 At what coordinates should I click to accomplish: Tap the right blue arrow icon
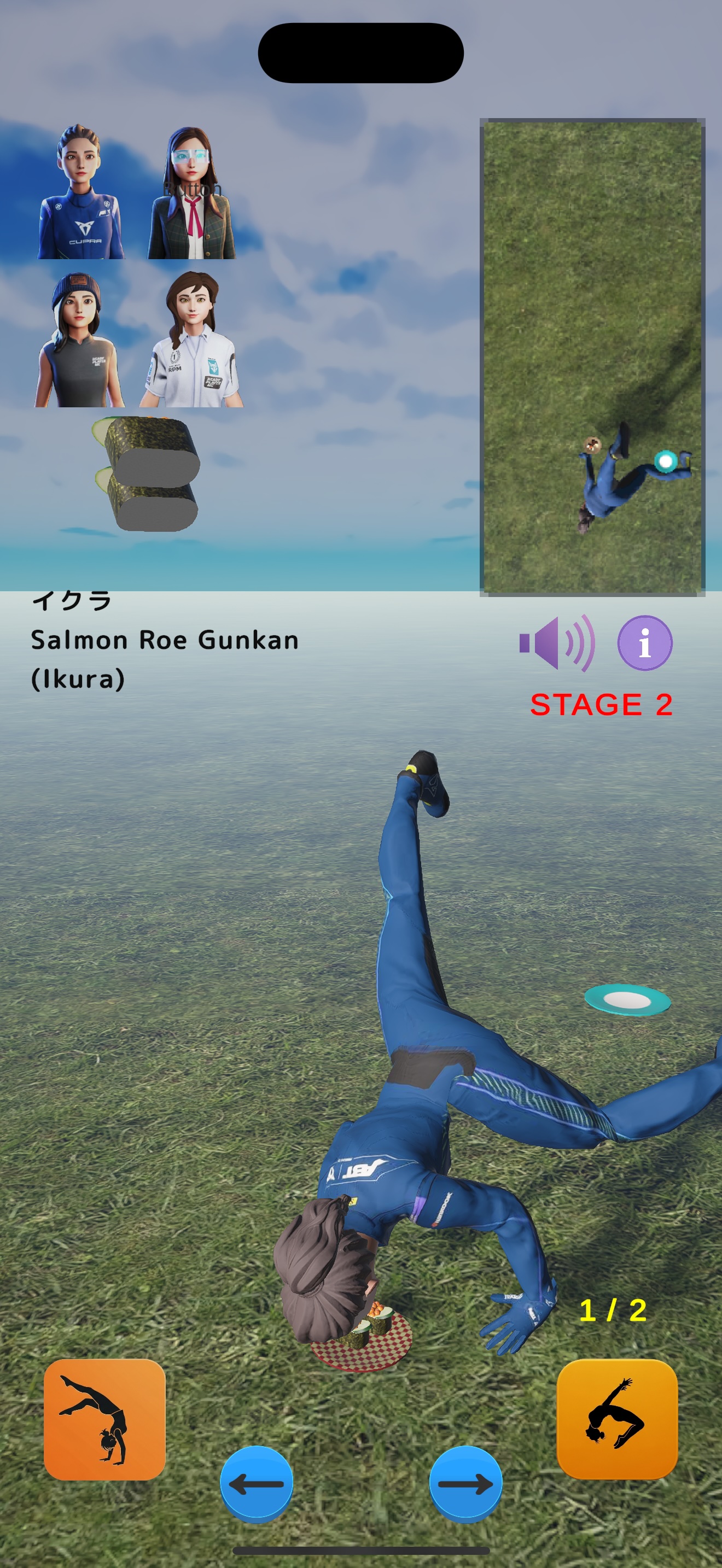pos(465,1483)
